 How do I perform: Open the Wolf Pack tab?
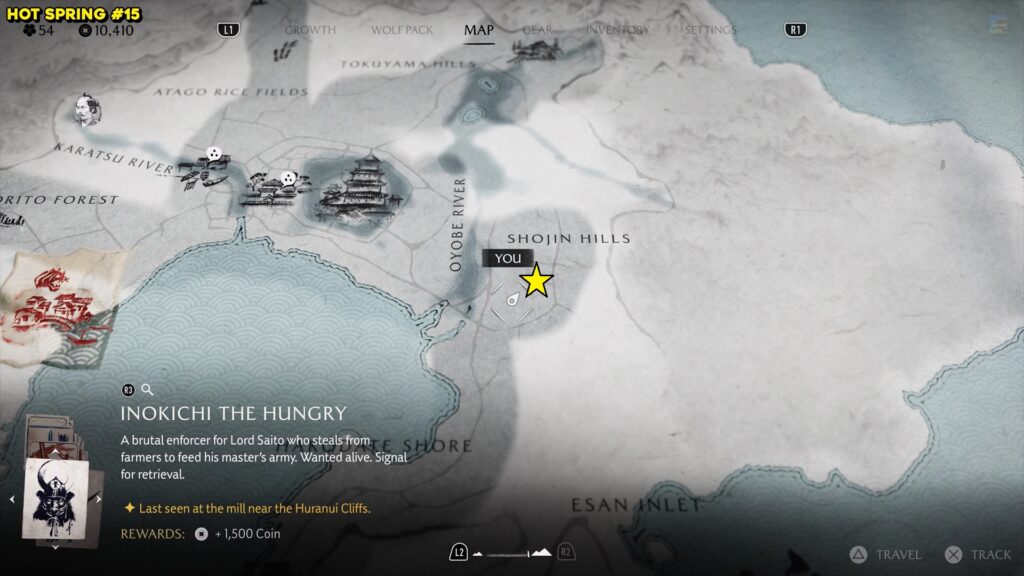[x=402, y=30]
